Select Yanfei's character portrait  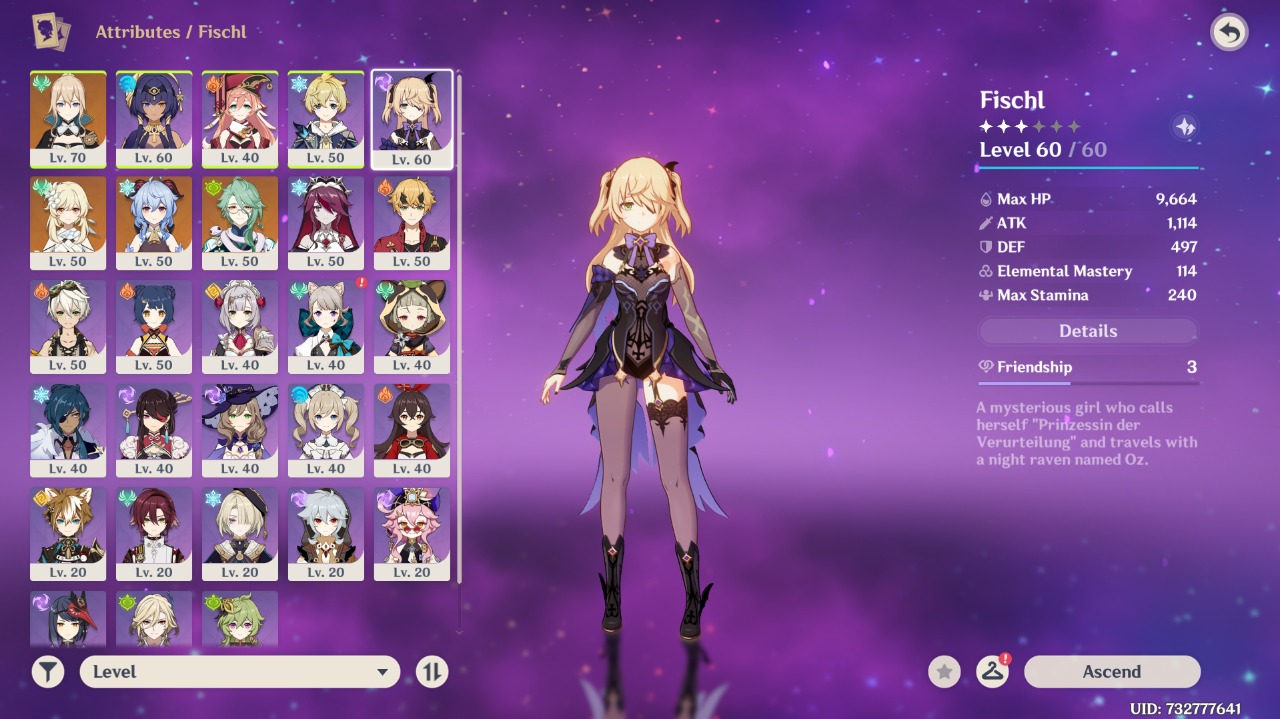click(240, 119)
